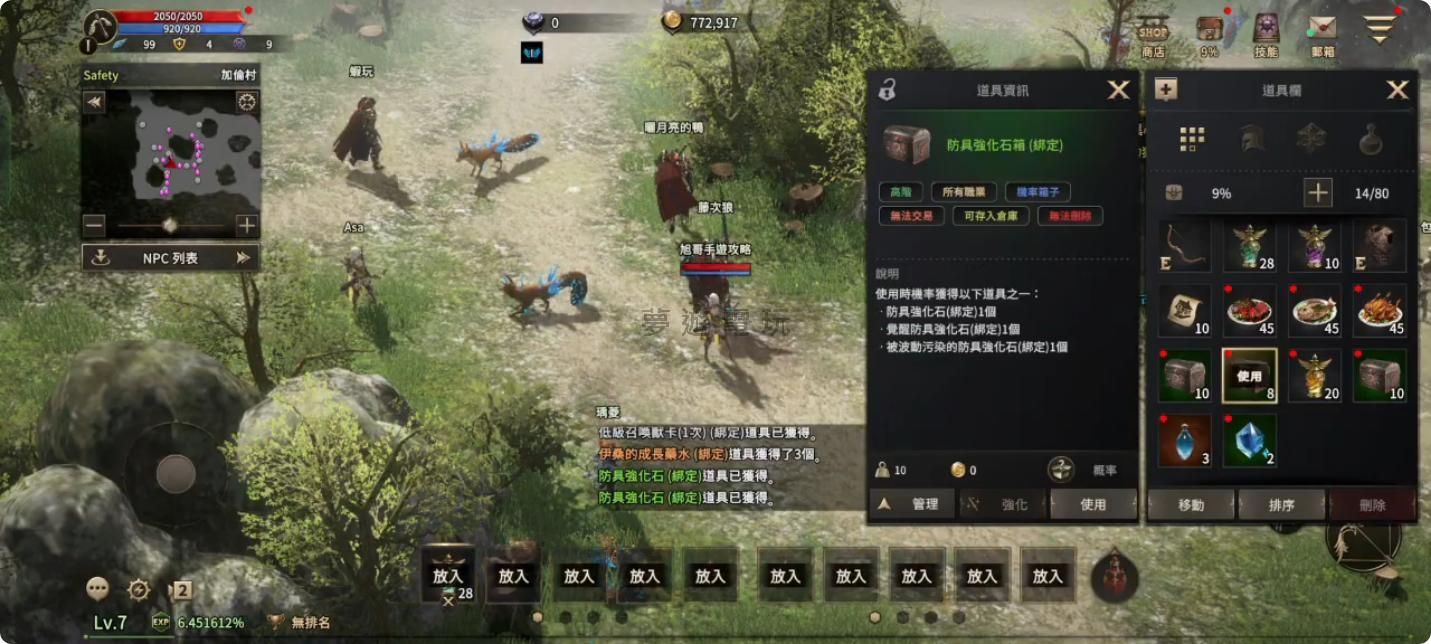Expand the NPC 列表 list
Viewport: 1431px width, 644px height.
[170, 258]
